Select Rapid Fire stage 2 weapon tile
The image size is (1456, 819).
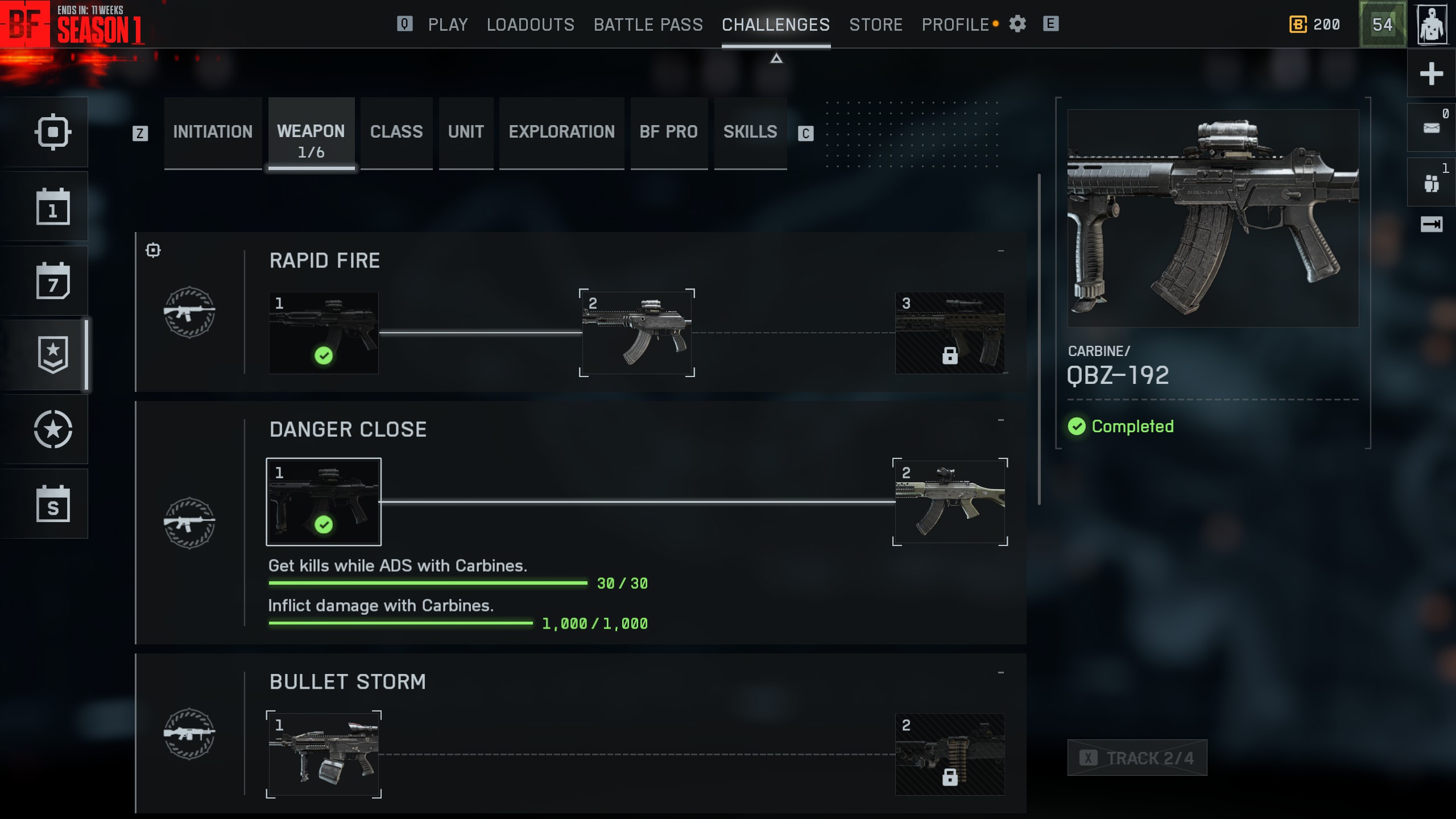[636, 333]
